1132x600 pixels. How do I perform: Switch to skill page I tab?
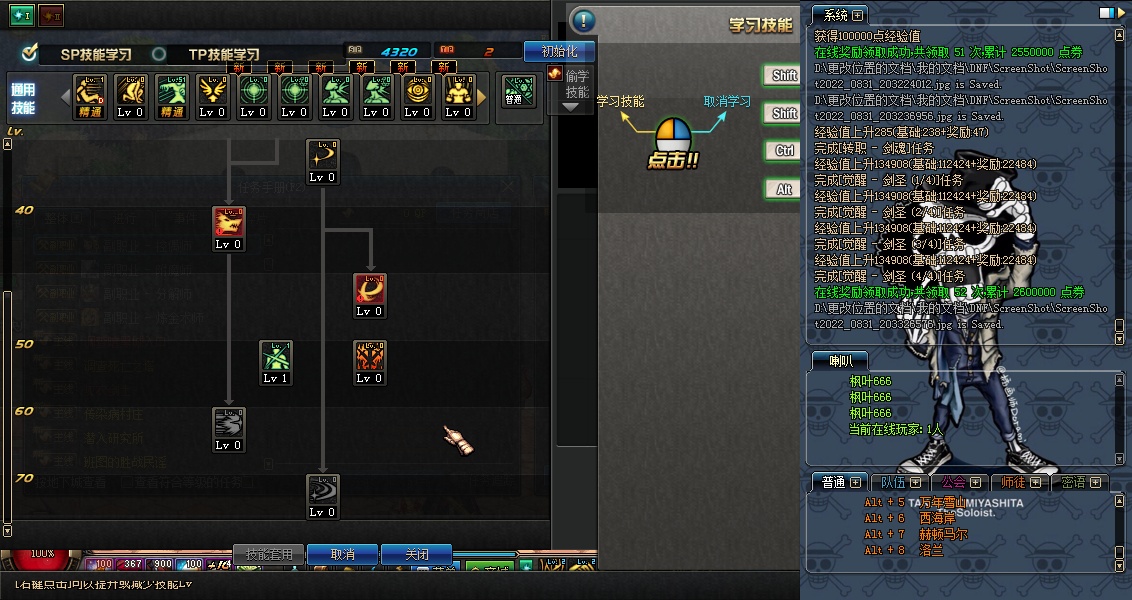coord(22,16)
